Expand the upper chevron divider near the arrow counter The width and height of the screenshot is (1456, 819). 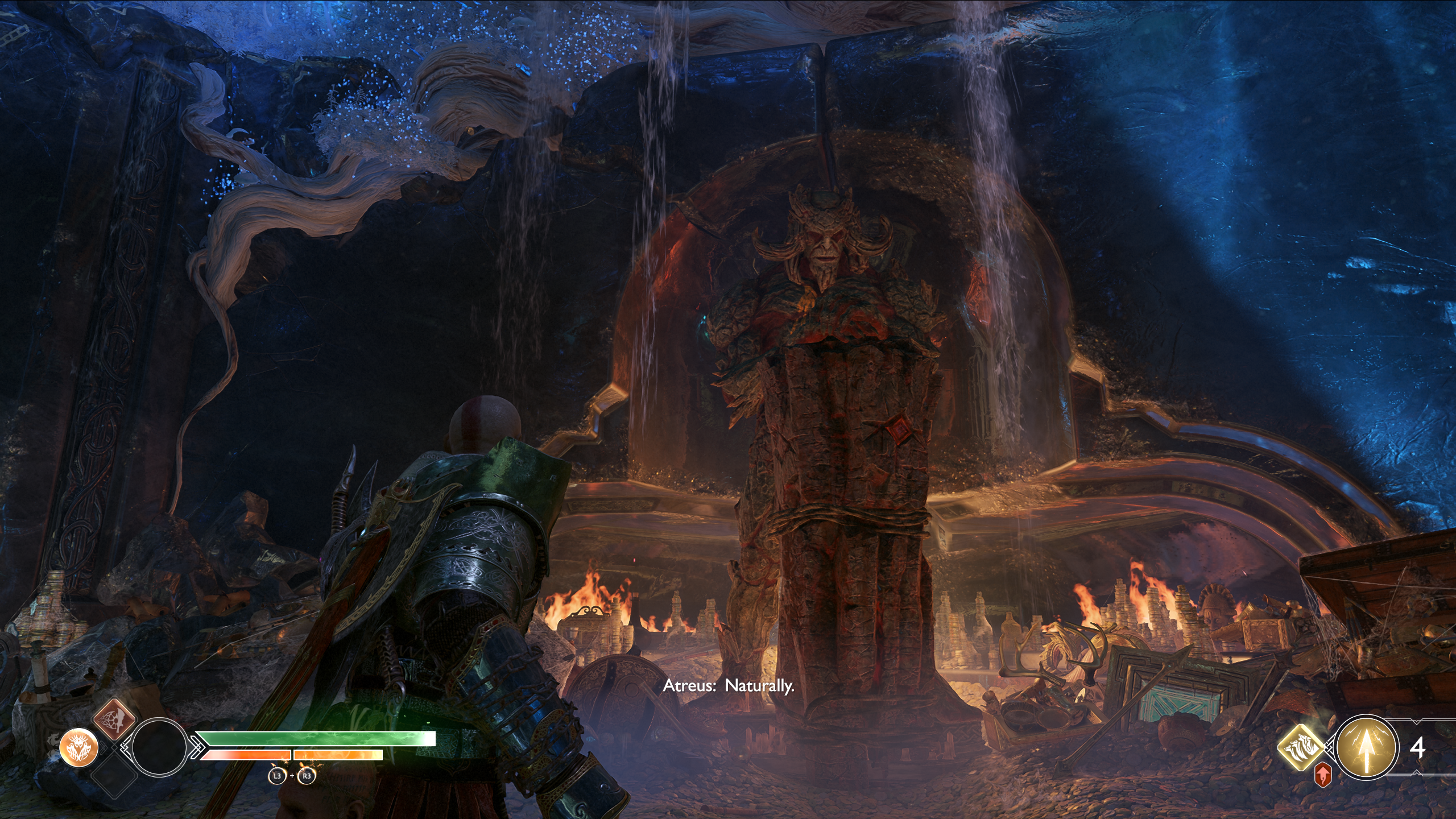(x=1416, y=721)
